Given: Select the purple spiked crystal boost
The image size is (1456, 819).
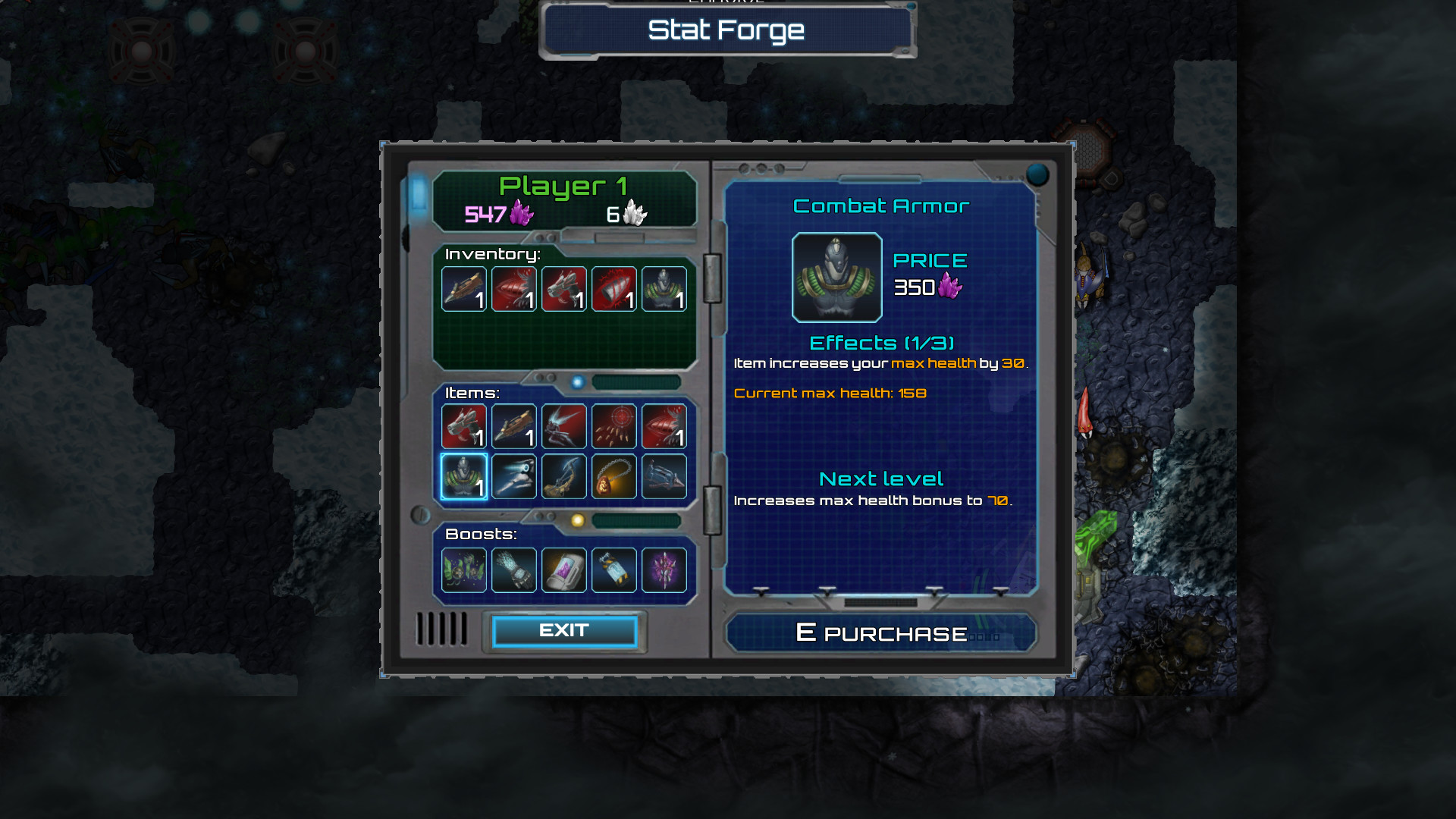Looking at the screenshot, I should pos(664,570).
